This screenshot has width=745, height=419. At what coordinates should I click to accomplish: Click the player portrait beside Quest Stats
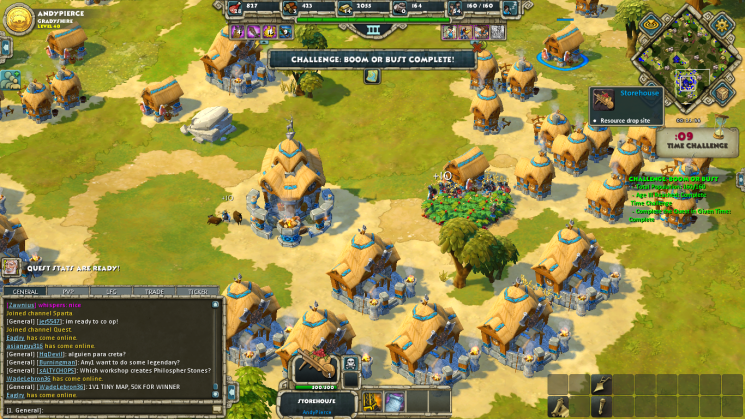[x=11, y=267]
